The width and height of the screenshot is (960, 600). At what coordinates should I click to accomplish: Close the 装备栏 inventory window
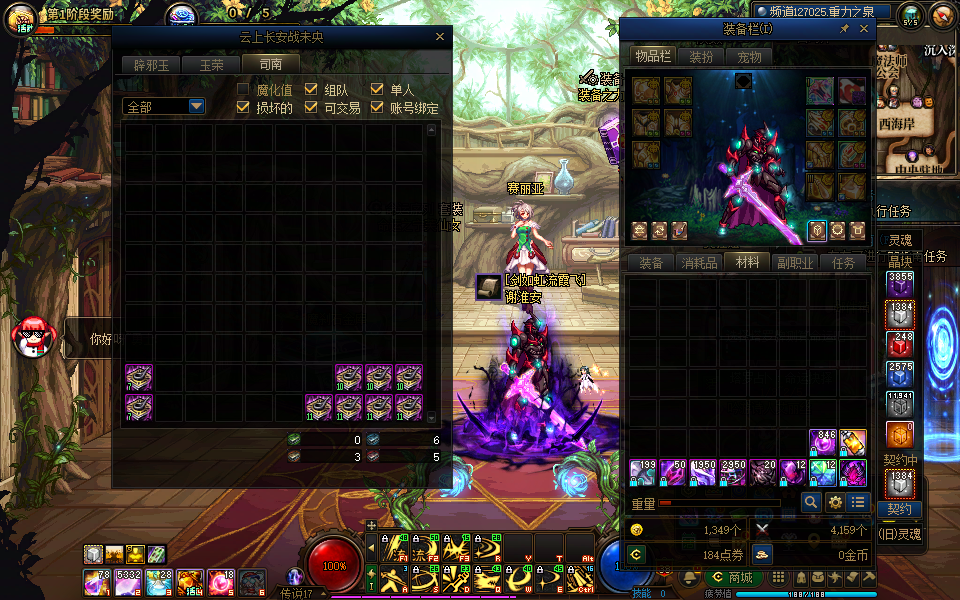(x=864, y=29)
